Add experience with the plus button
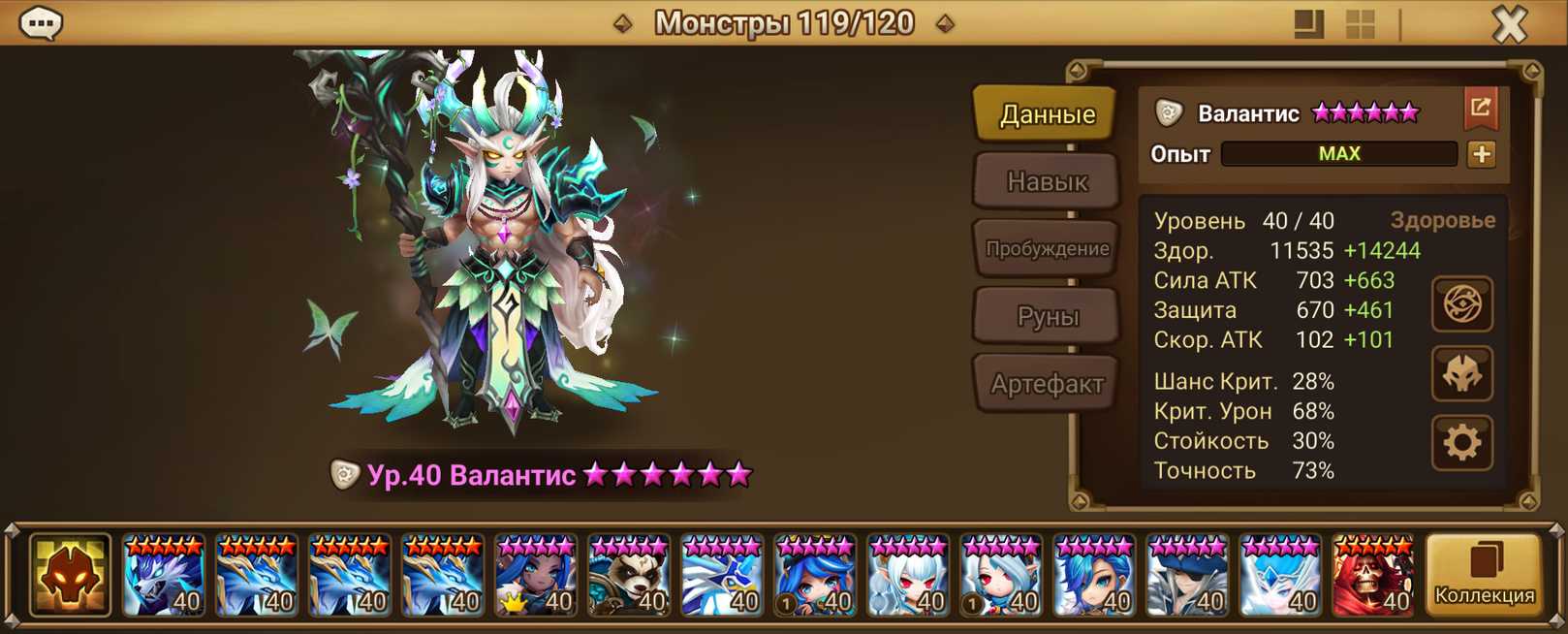Viewport: 1568px width, 634px height. pyautogui.click(x=1481, y=154)
